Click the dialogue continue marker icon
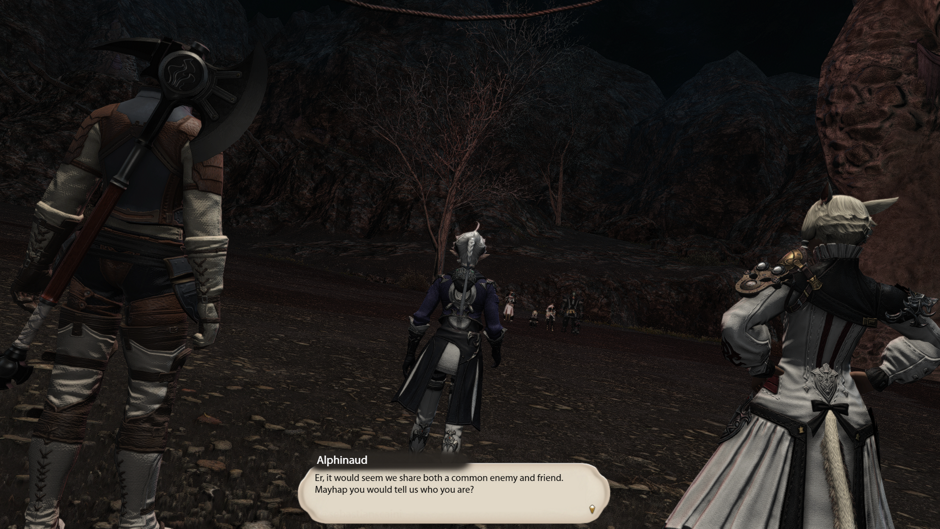The image size is (940, 529). pyautogui.click(x=592, y=510)
